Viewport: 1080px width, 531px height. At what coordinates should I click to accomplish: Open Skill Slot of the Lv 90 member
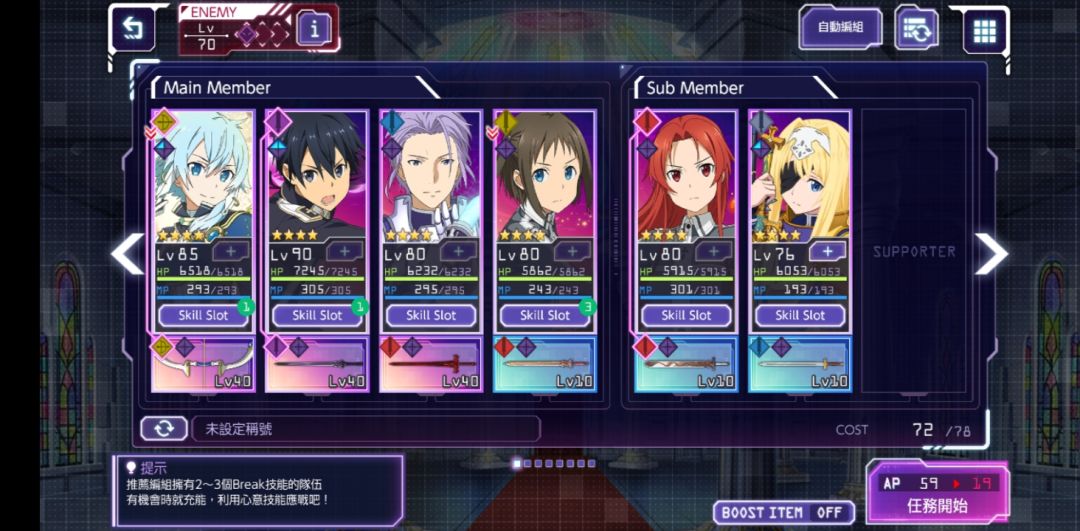[x=317, y=315]
